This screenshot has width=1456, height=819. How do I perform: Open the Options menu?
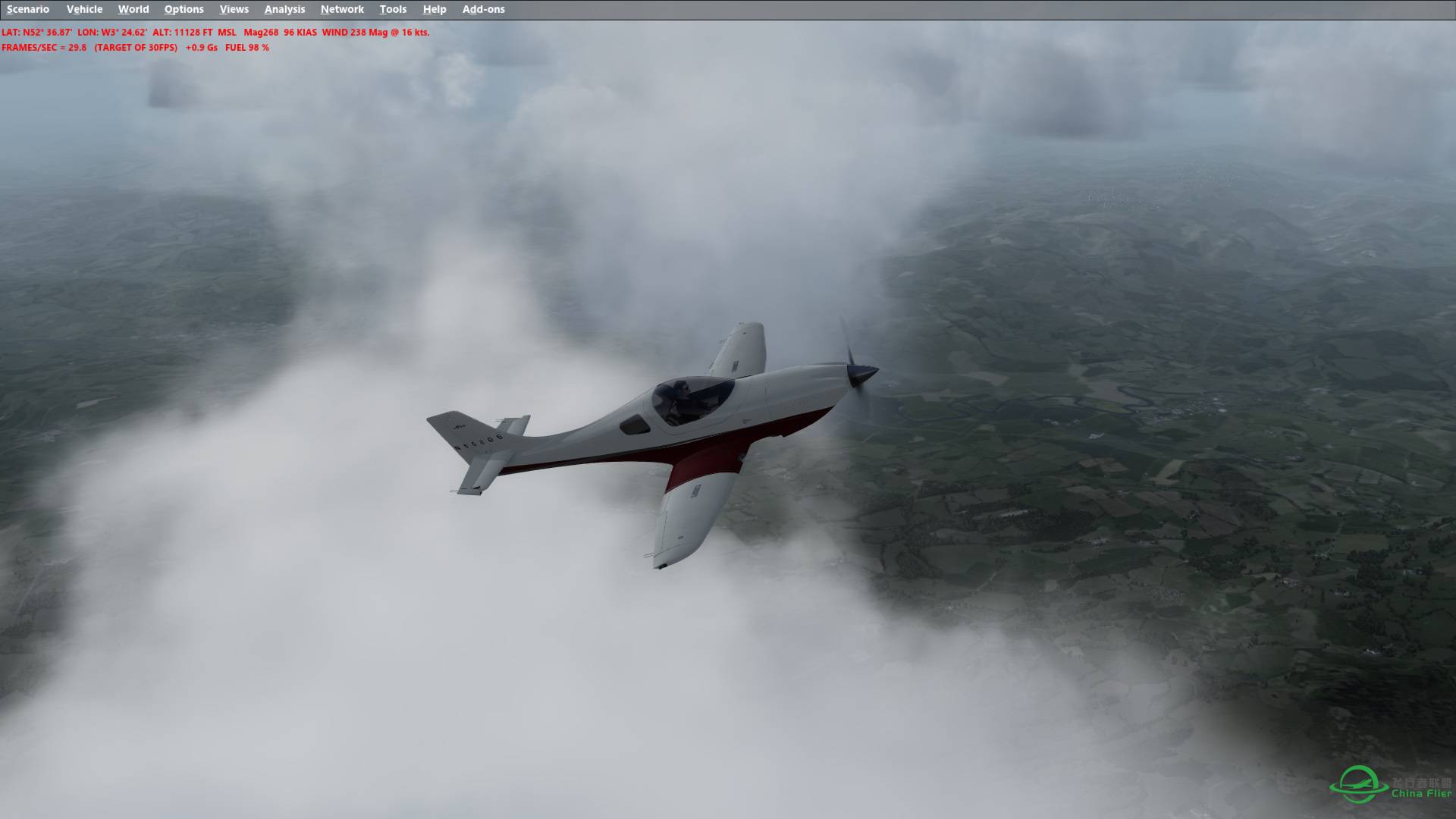click(184, 9)
